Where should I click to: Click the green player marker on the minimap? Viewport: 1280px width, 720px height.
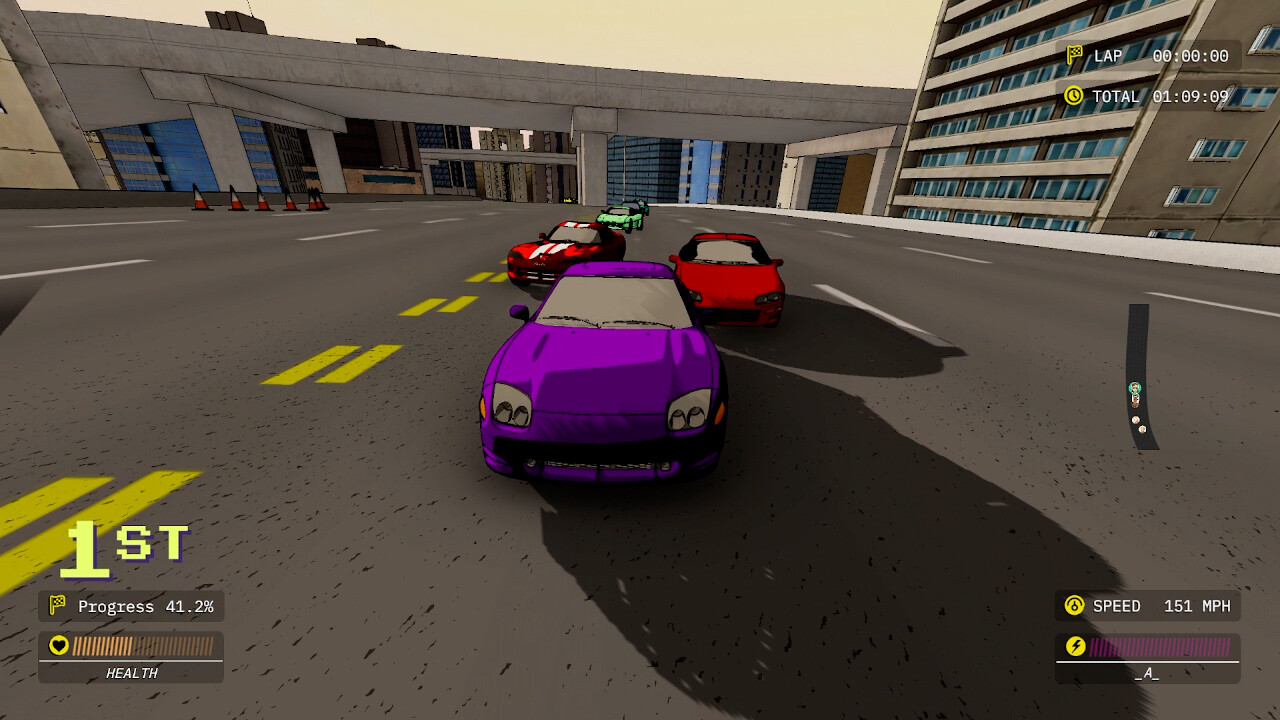point(1135,387)
